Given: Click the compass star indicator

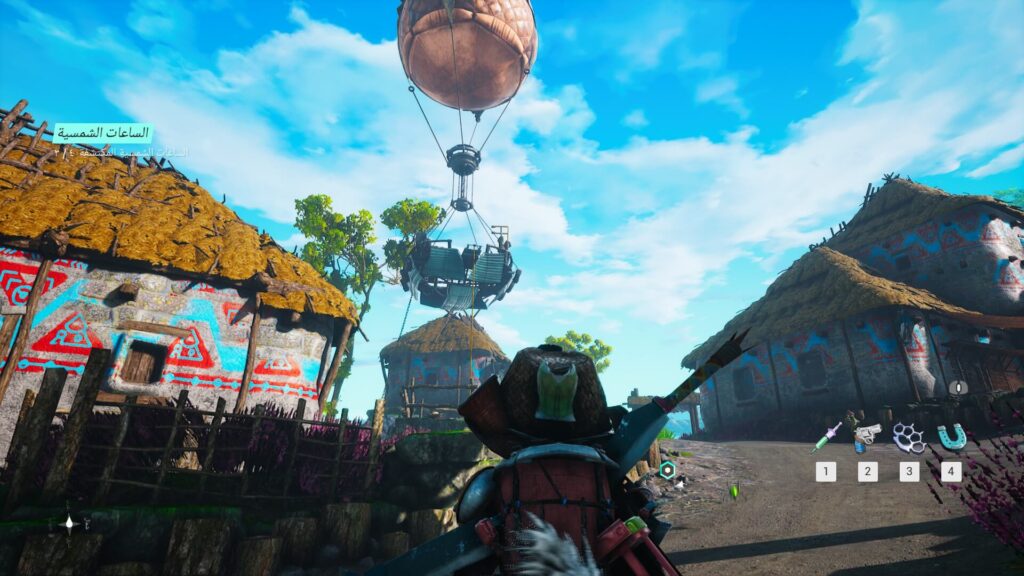Looking at the screenshot, I should click(68, 522).
